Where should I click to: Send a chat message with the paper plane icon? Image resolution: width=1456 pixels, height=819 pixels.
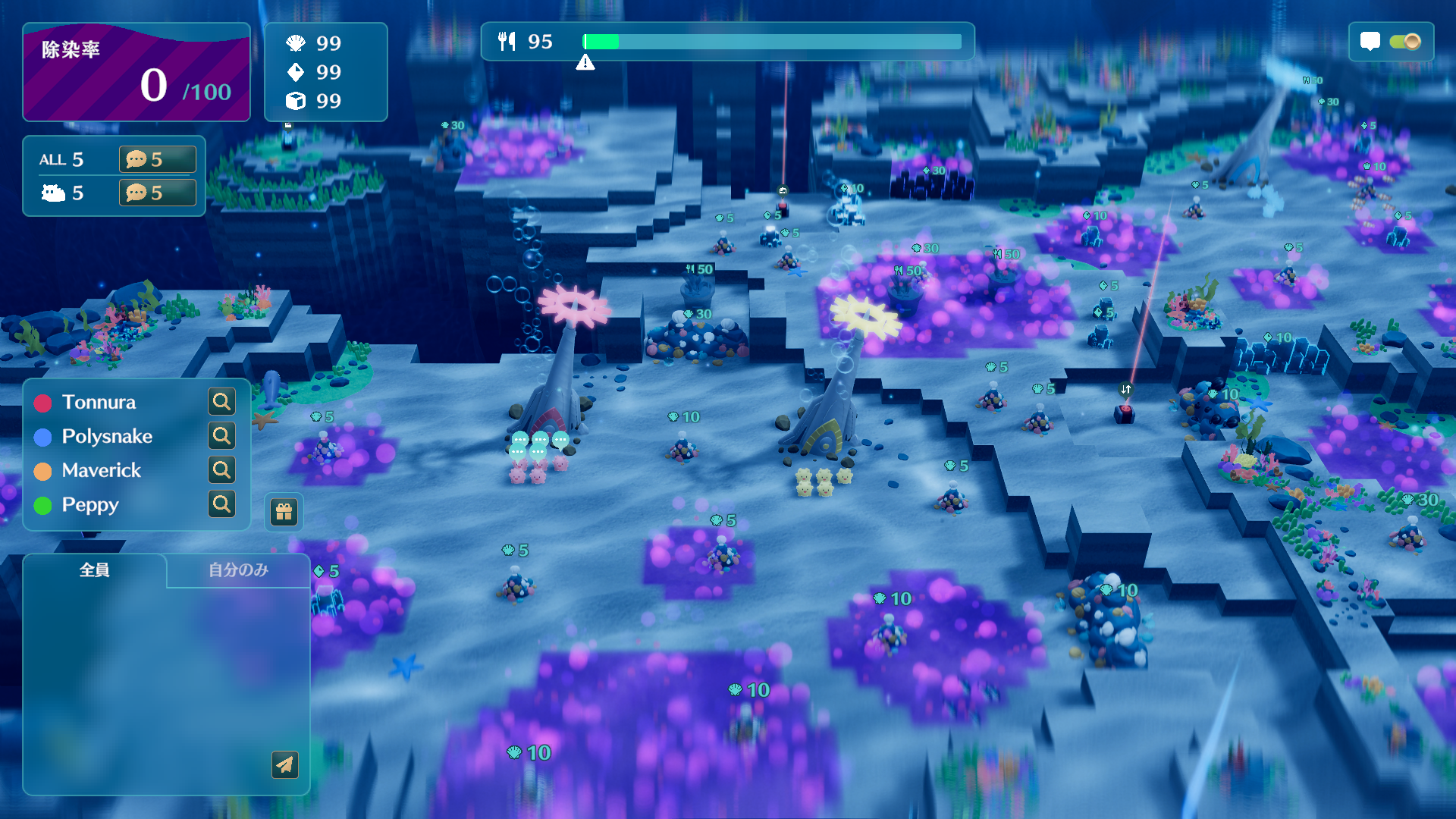(x=284, y=766)
